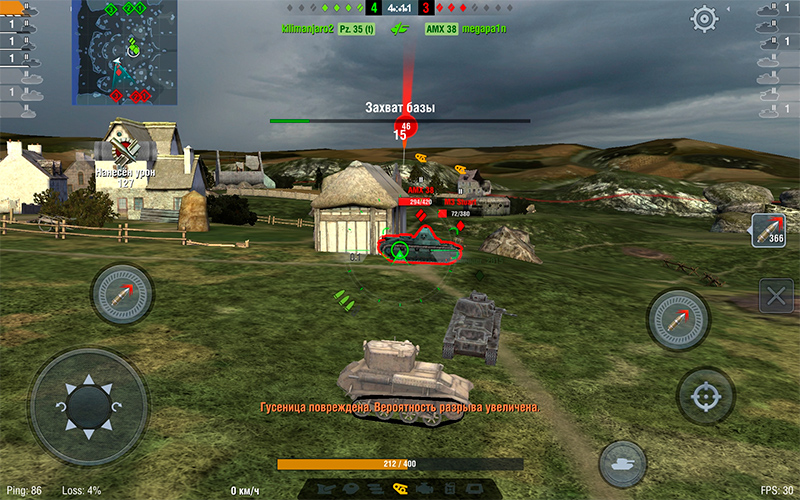Tap the round tank silhouette button
This screenshot has height=500, width=800.
[622, 464]
